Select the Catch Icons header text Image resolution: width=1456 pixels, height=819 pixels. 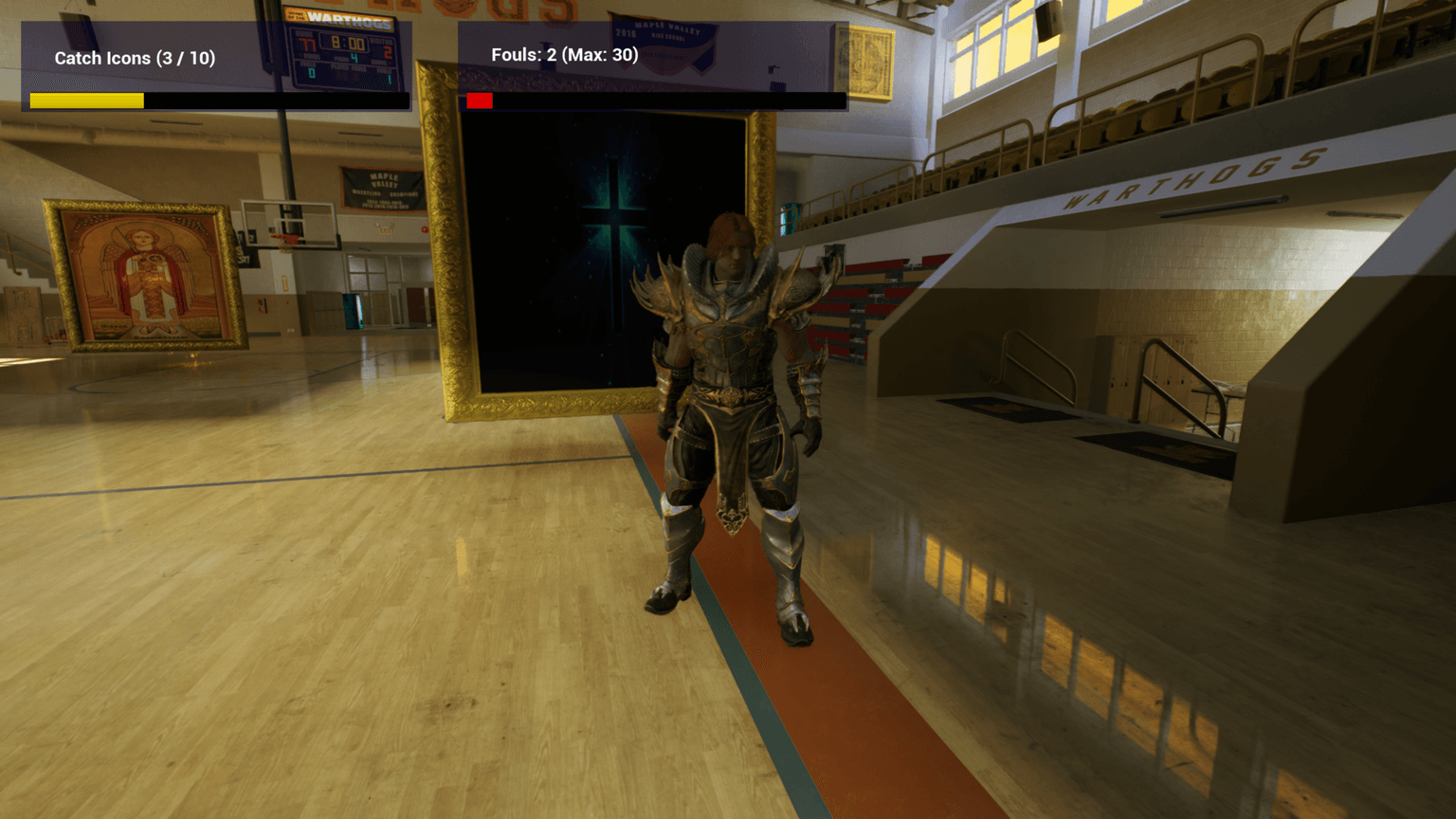135,58
